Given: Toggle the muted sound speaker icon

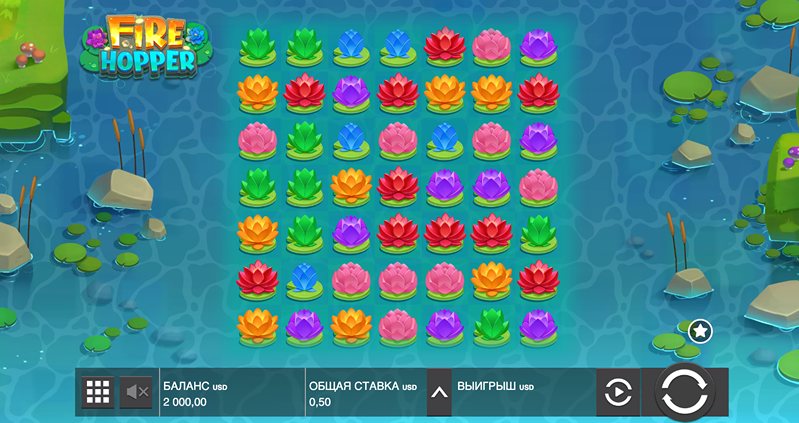Looking at the screenshot, I should coord(136,392).
